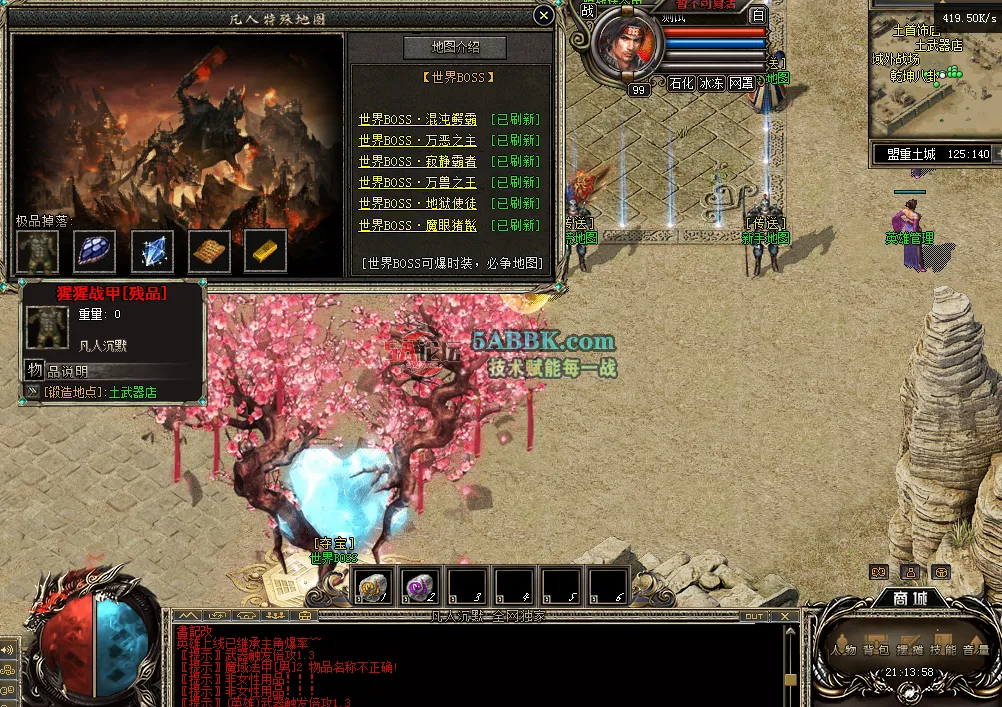Inspect the blue crystal drop icon
The height and width of the screenshot is (707, 1002).
click(152, 251)
